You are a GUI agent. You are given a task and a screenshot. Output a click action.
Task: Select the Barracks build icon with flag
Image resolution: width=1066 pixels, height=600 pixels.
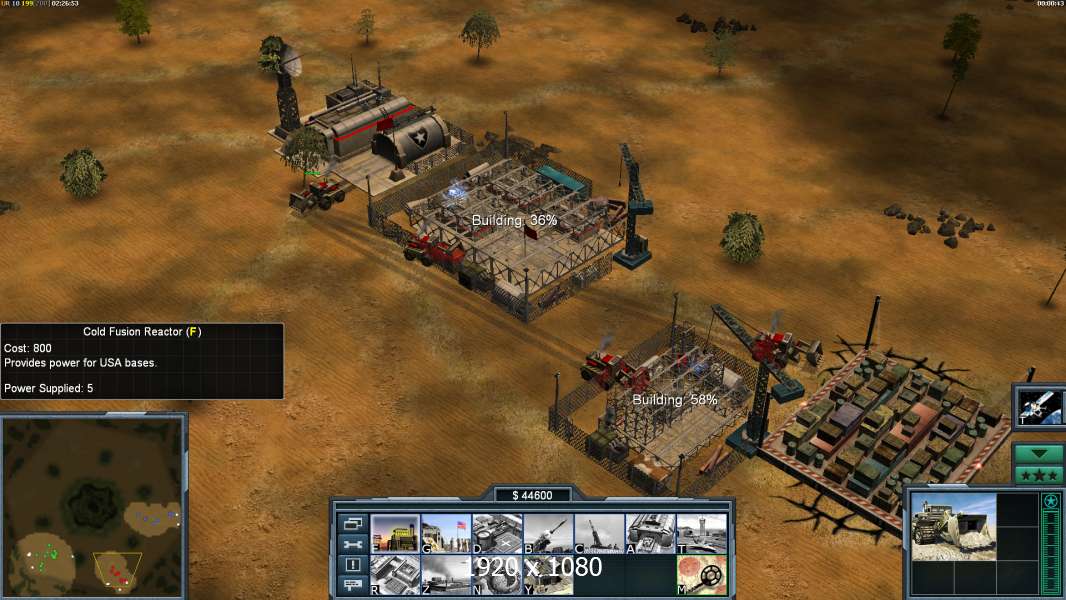[446, 534]
